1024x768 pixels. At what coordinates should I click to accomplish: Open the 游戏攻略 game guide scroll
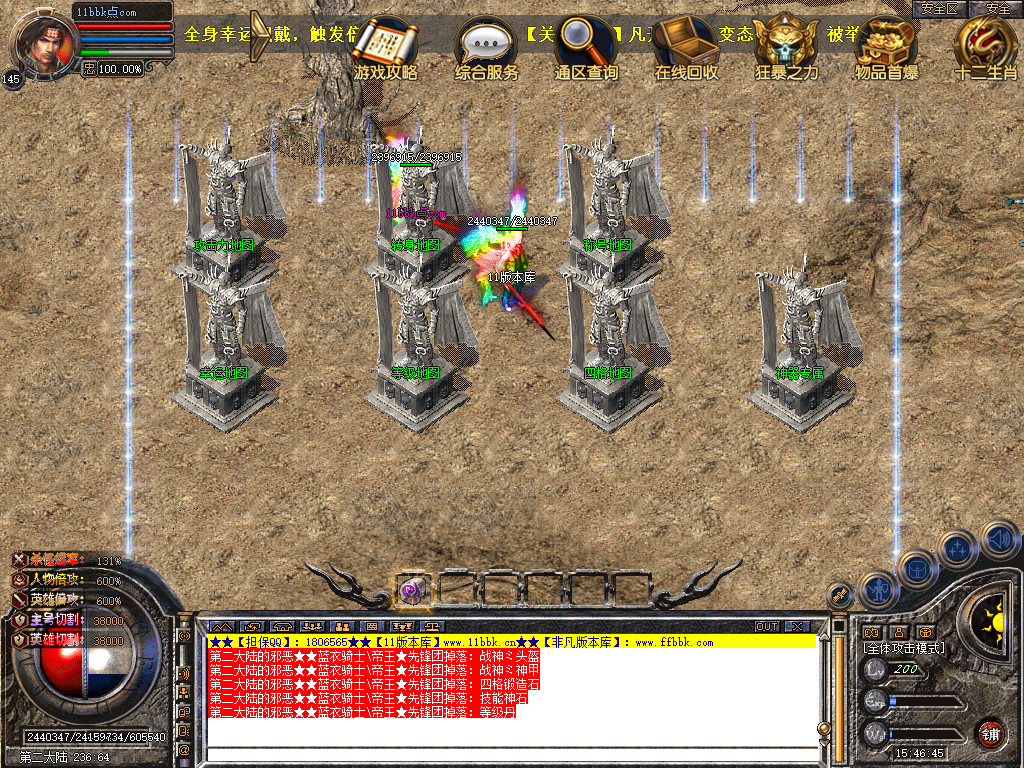point(386,45)
